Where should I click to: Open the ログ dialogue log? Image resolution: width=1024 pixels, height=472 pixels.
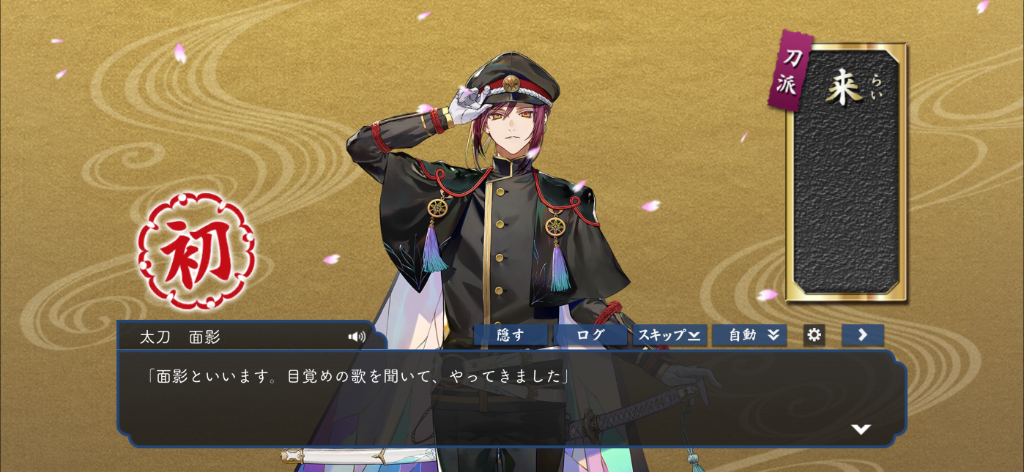[590, 335]
